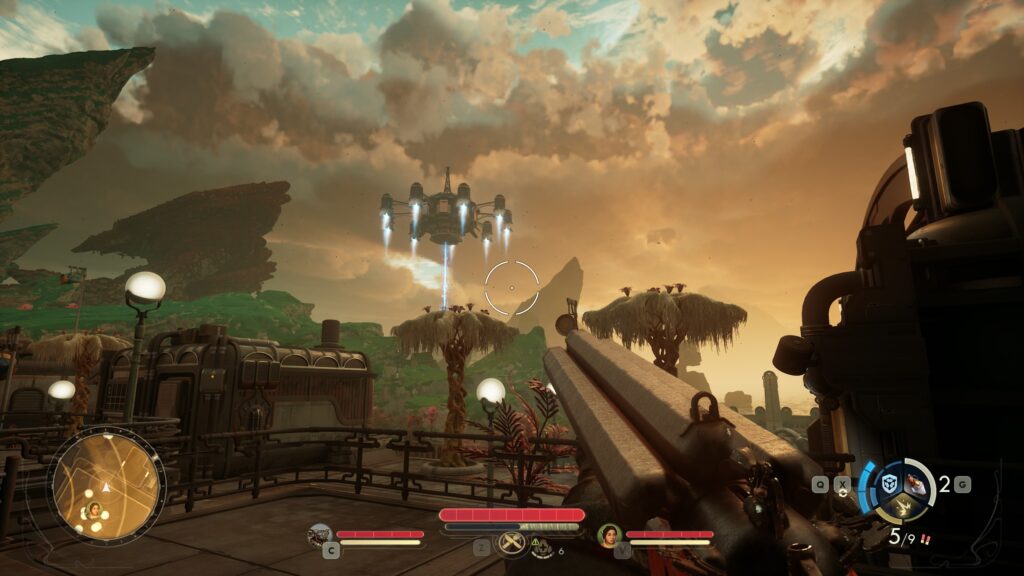The height and width of the screenshot is (576, 1024).
Task: Select the throwable item ability wedge
Action: click(917, 484)
